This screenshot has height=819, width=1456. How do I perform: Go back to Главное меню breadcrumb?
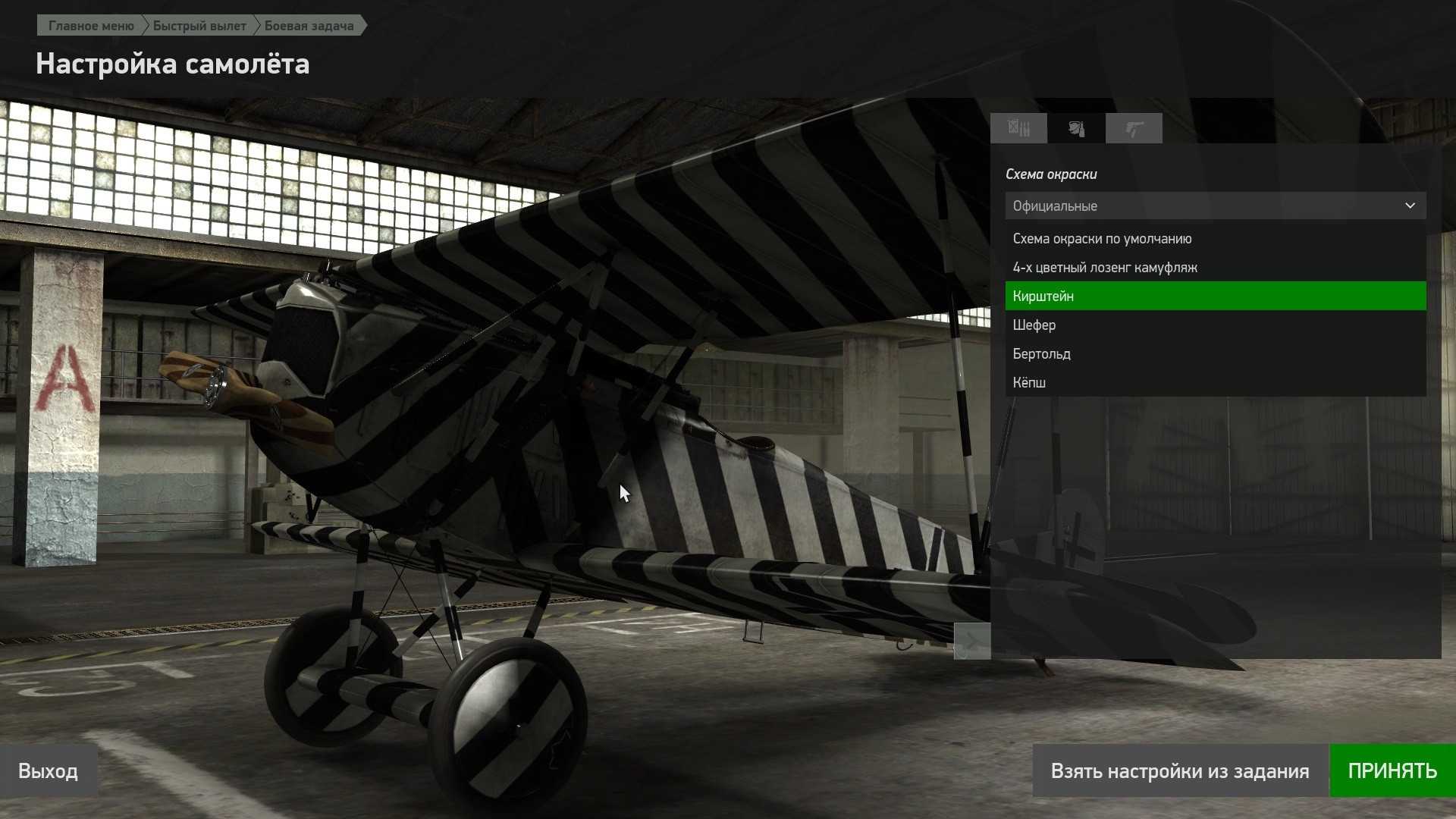(x=91, y=26)
